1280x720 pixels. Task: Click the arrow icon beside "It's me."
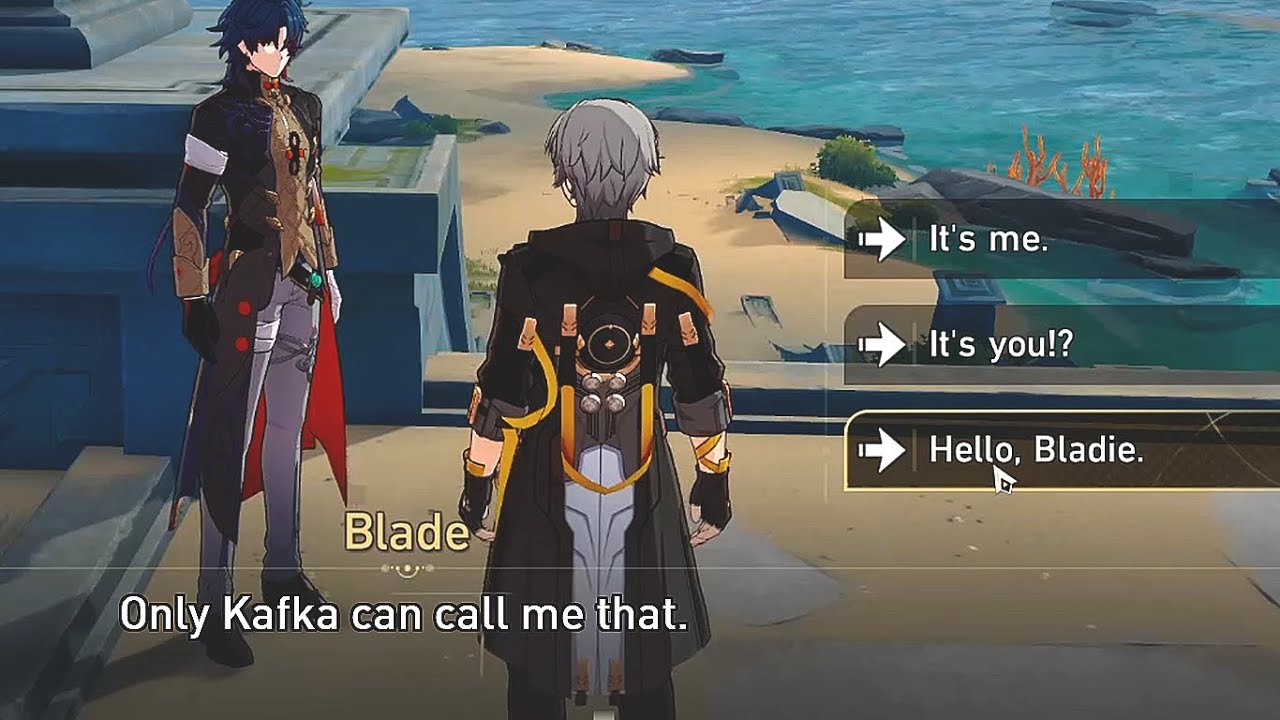pos(881,240)
